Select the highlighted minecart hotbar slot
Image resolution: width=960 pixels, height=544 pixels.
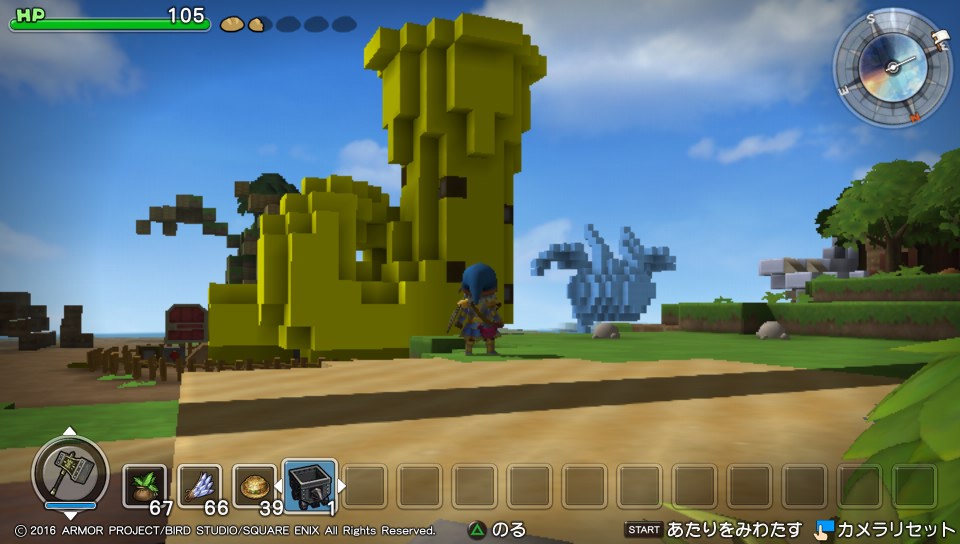pyautogui.click(x=309, y=485)
